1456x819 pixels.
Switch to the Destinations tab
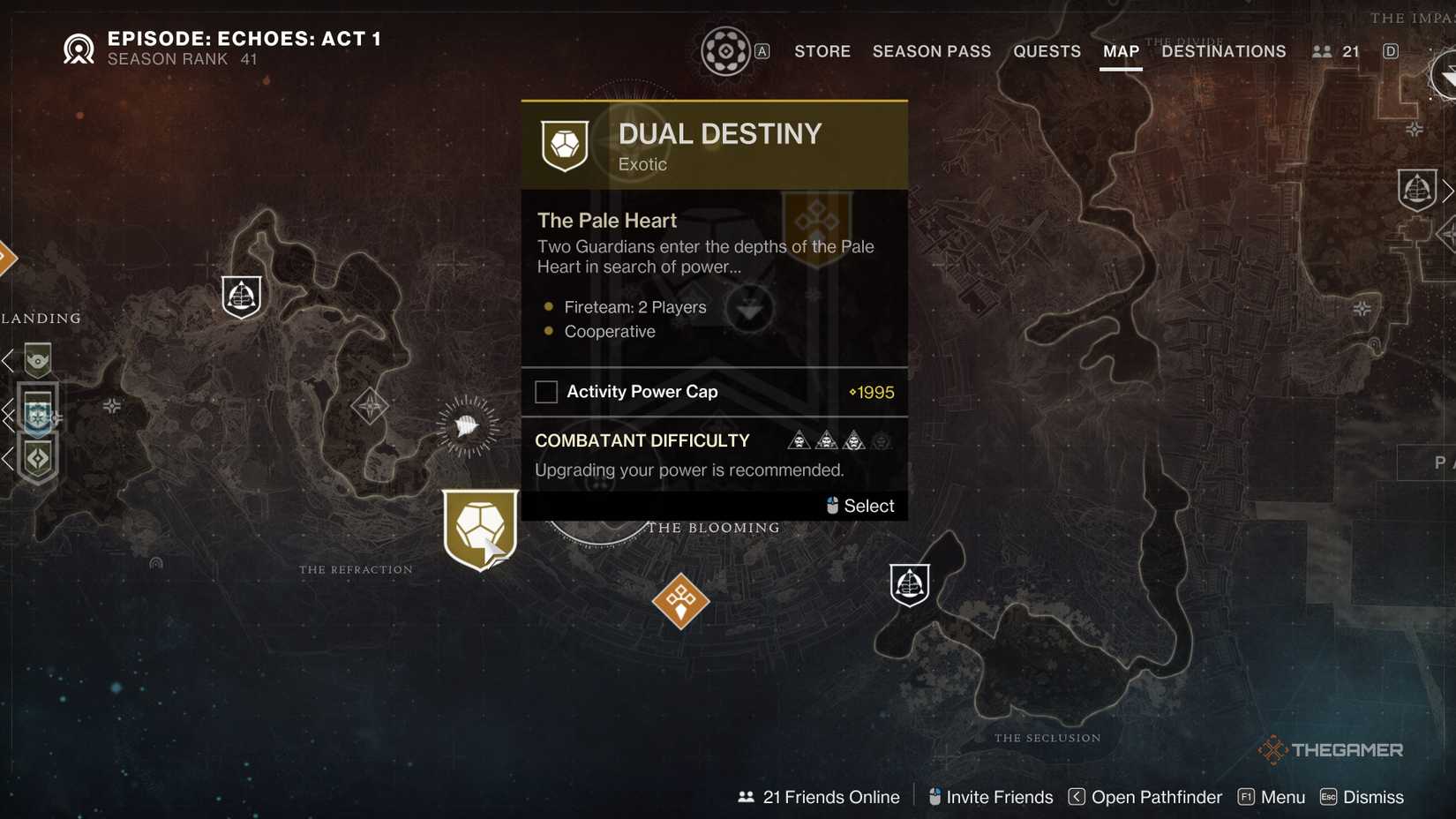(1223, 51)
